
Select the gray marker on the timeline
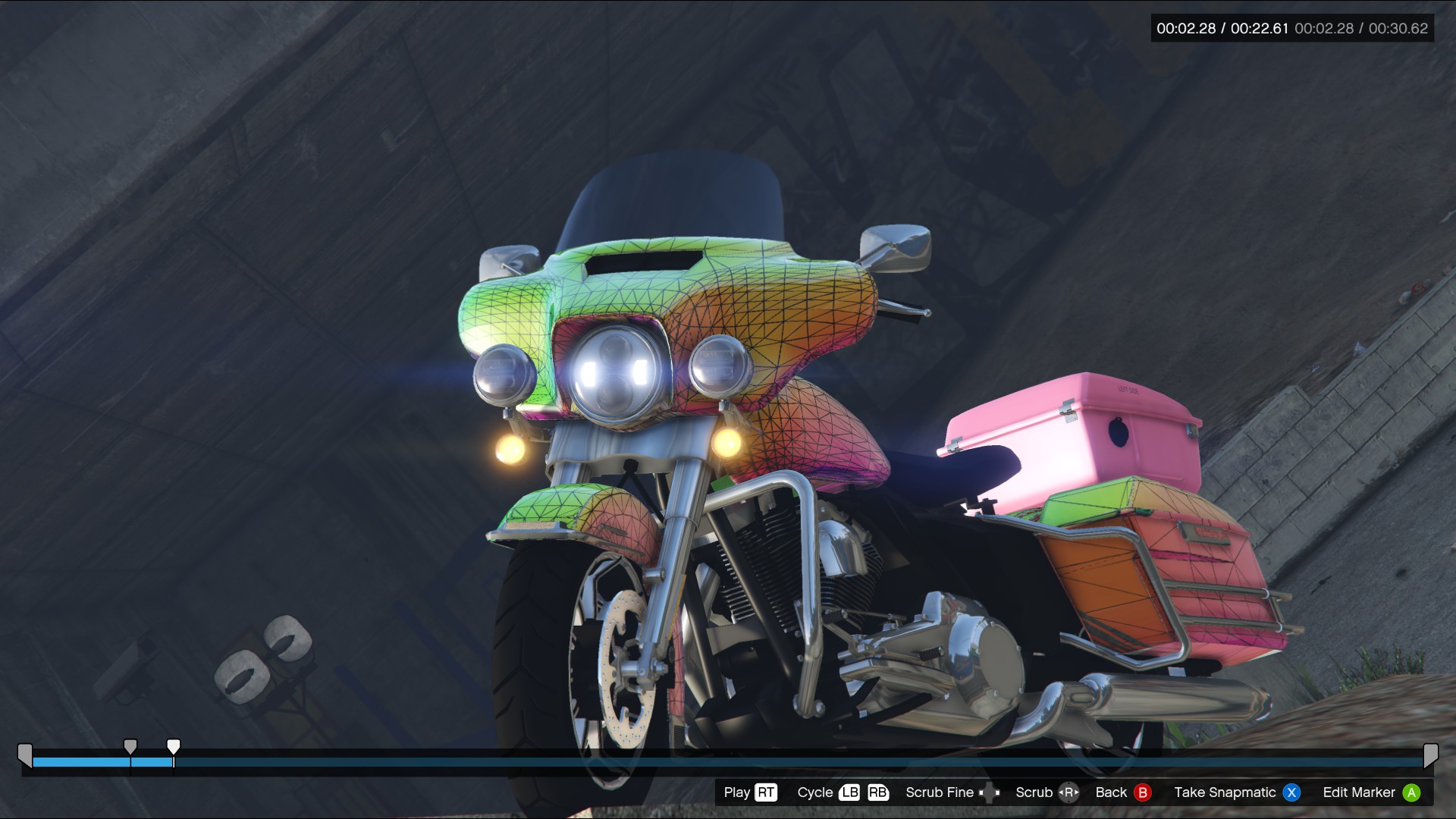click(x=130, y=747)
